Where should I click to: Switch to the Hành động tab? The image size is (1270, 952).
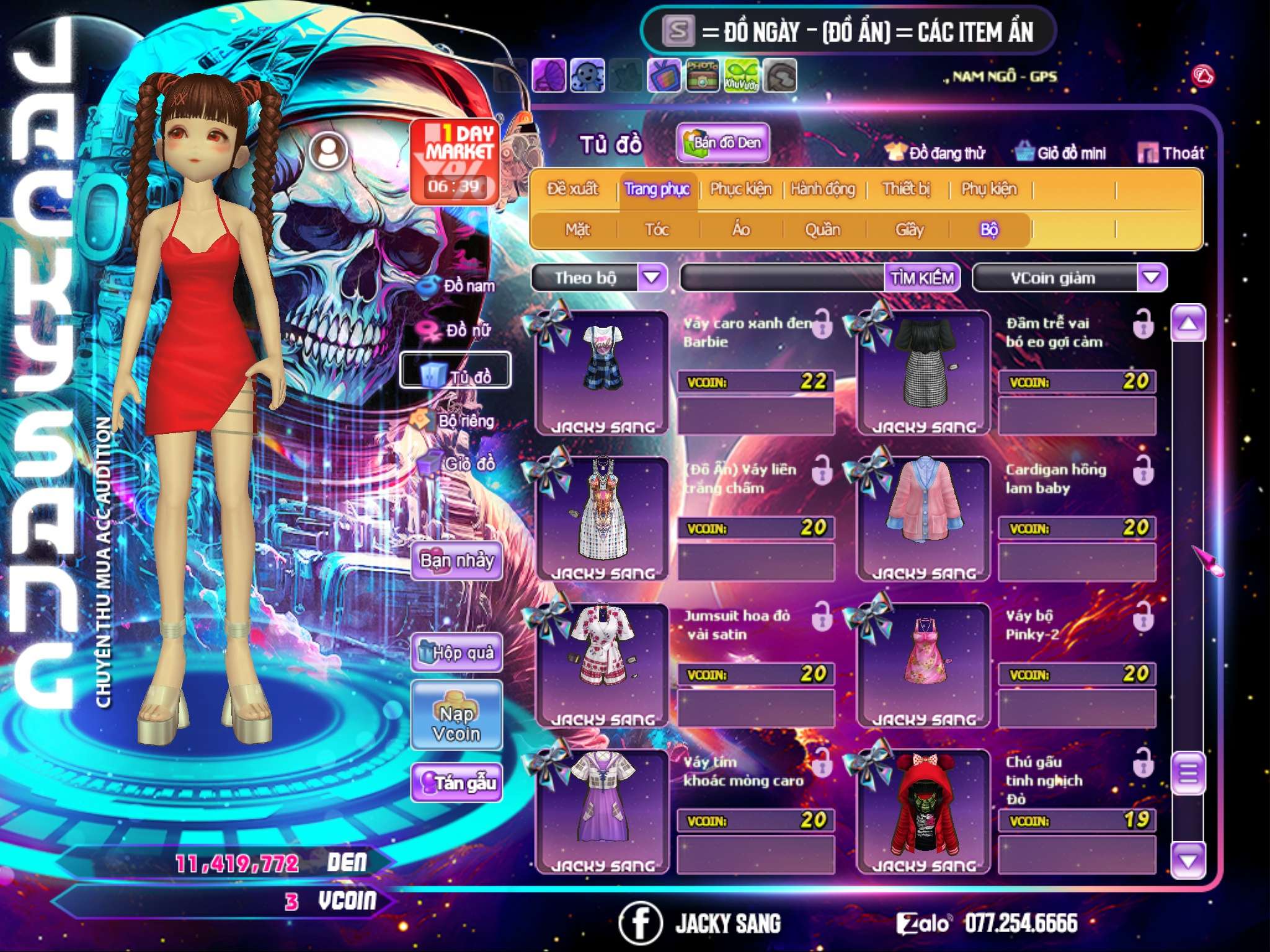[x=822, y=189]
